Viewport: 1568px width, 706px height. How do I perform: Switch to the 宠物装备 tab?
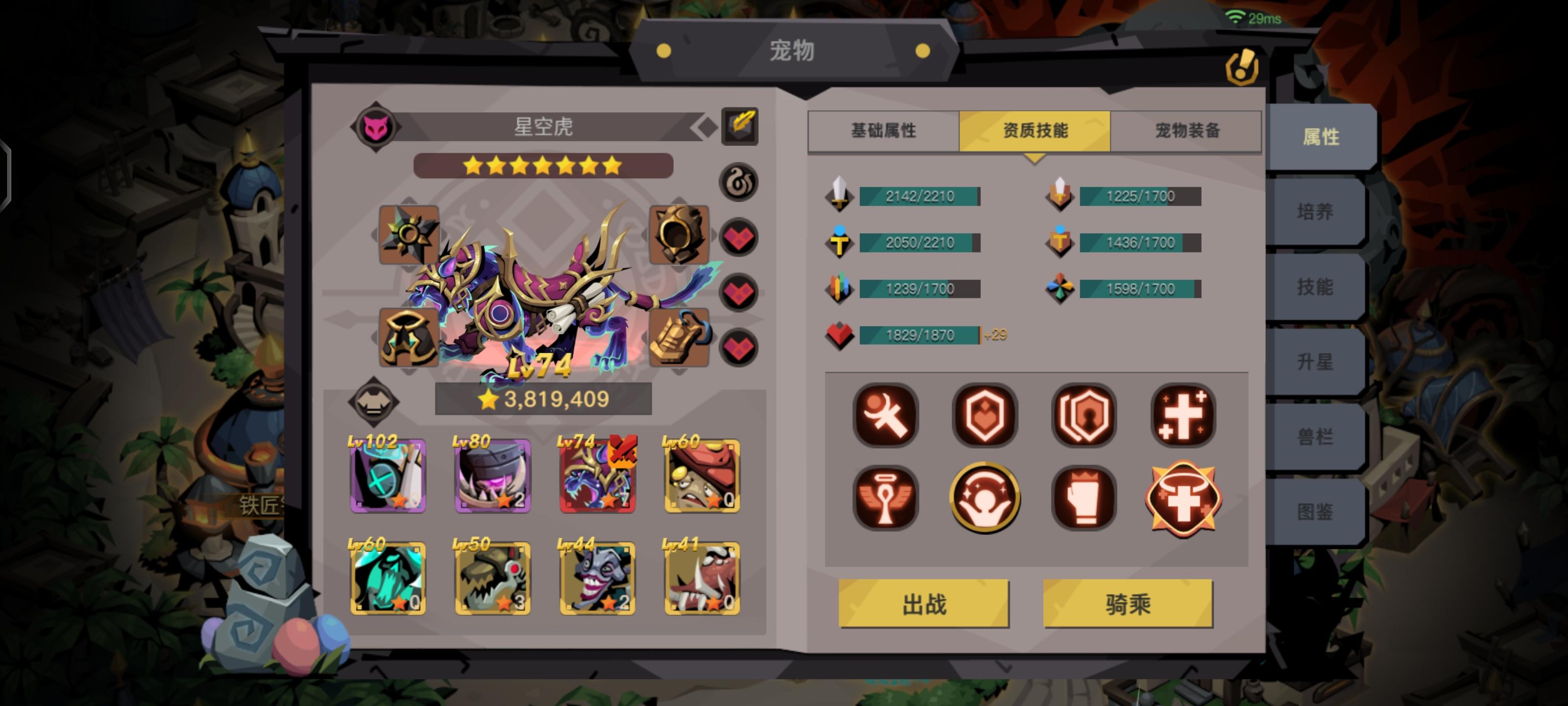1187,130
